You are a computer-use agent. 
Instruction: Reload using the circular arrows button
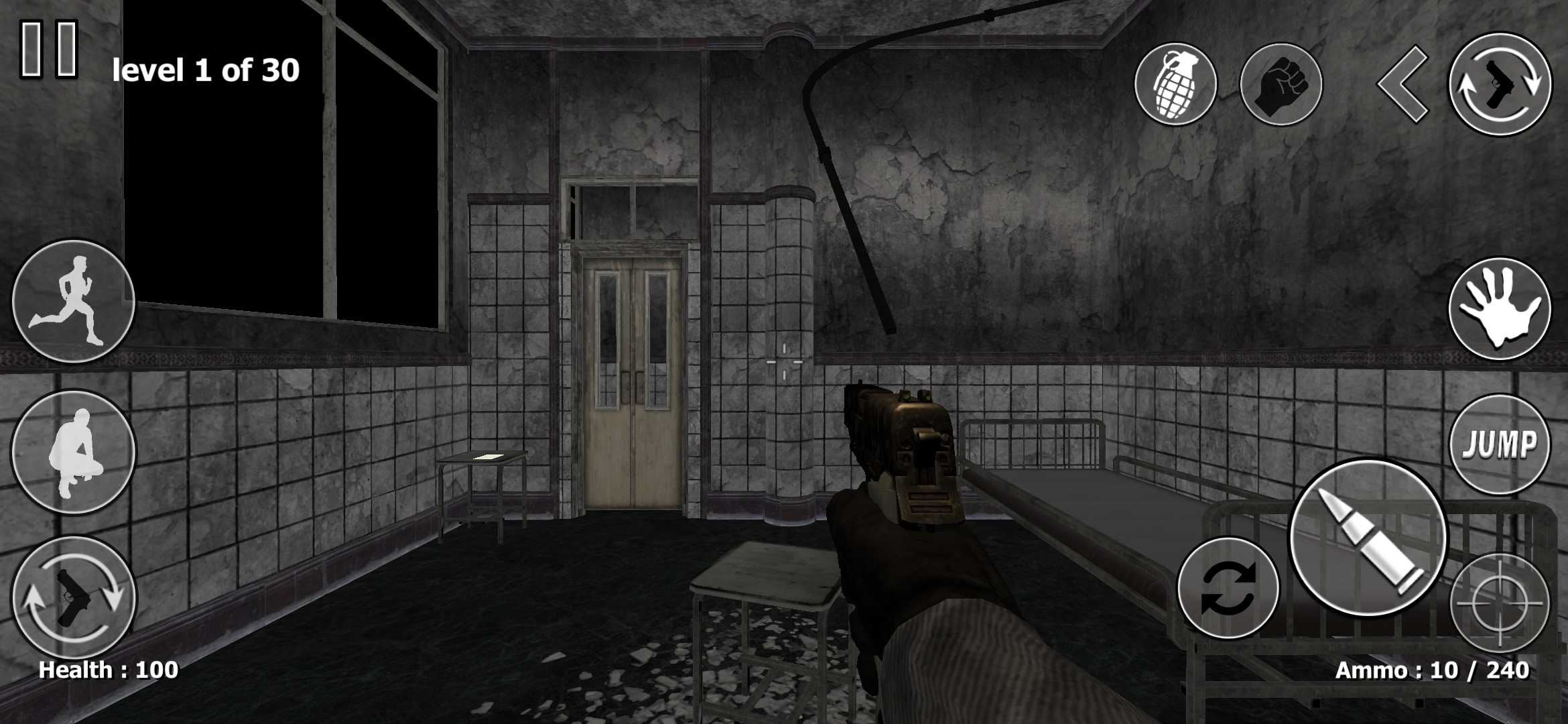tap(1228, 588)
